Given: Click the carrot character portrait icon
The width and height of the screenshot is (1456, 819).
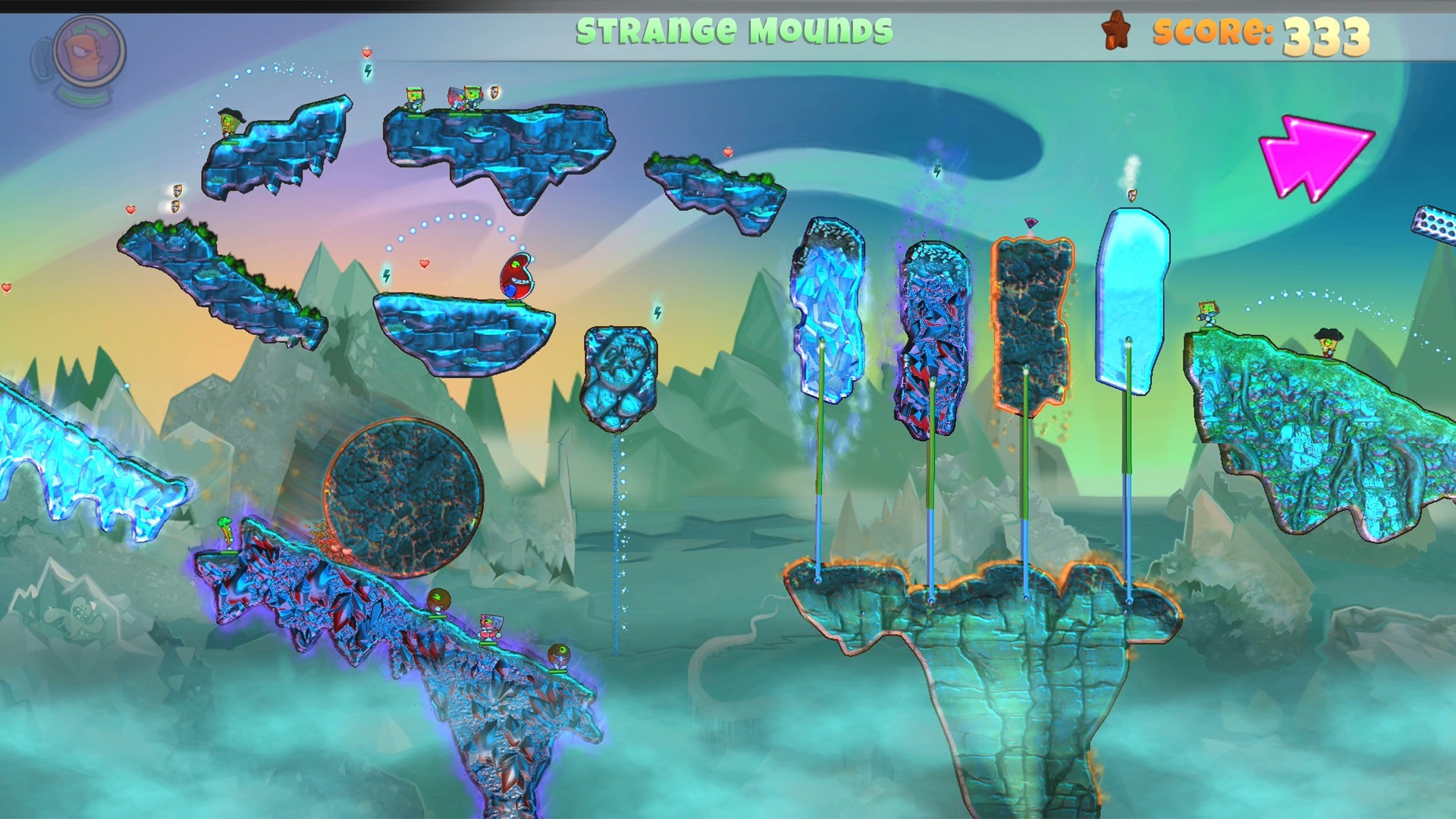Looking at the screenshot, I should pos(89,53).
